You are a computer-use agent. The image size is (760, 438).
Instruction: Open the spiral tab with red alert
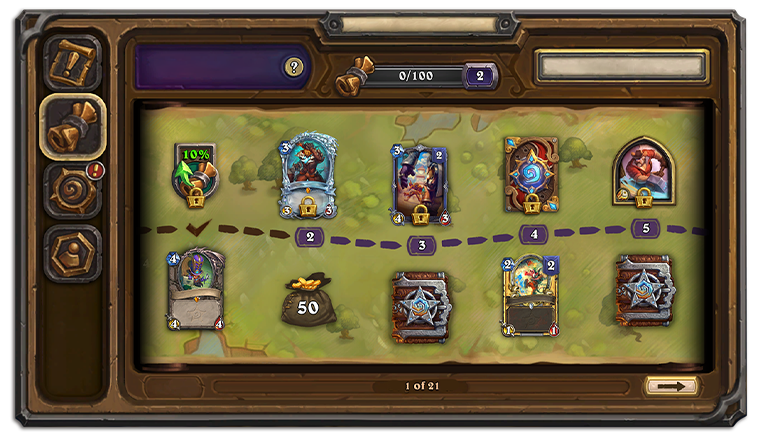coord(73,190)
